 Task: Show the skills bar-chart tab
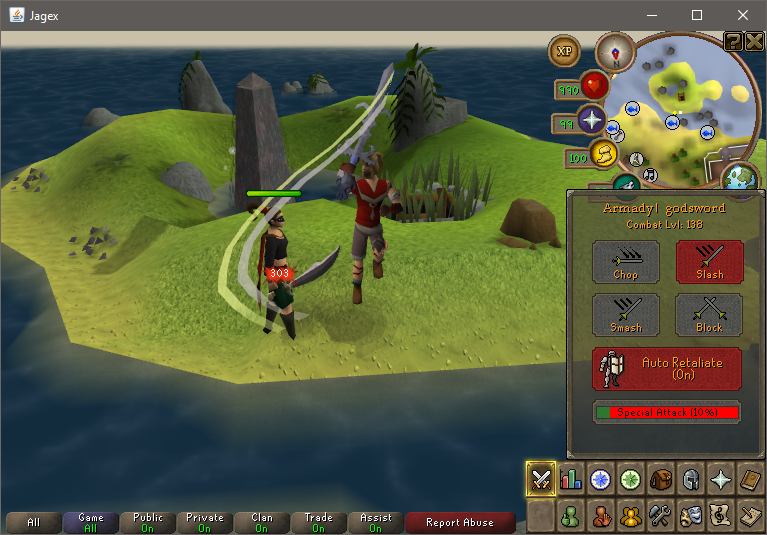pos(571,479)
